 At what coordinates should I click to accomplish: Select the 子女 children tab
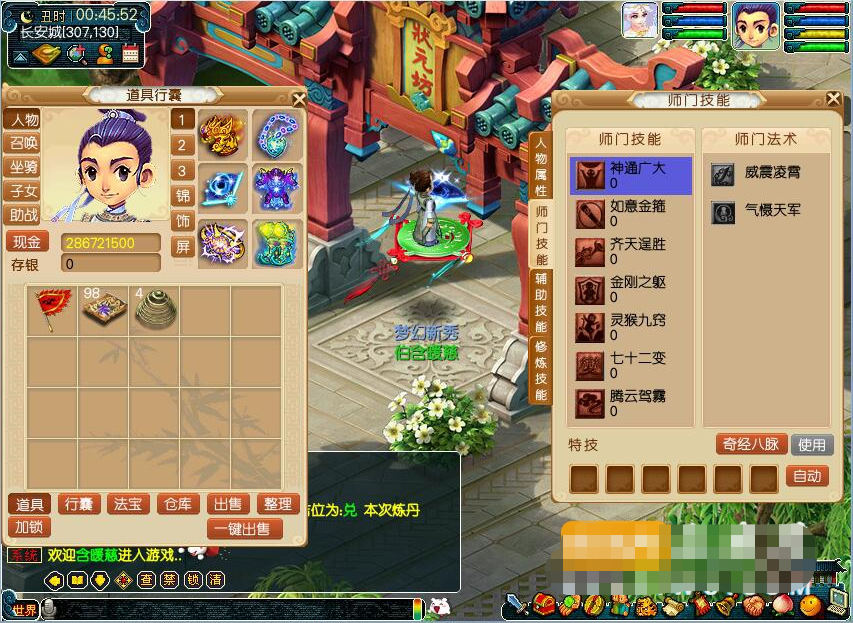(24, 191)
